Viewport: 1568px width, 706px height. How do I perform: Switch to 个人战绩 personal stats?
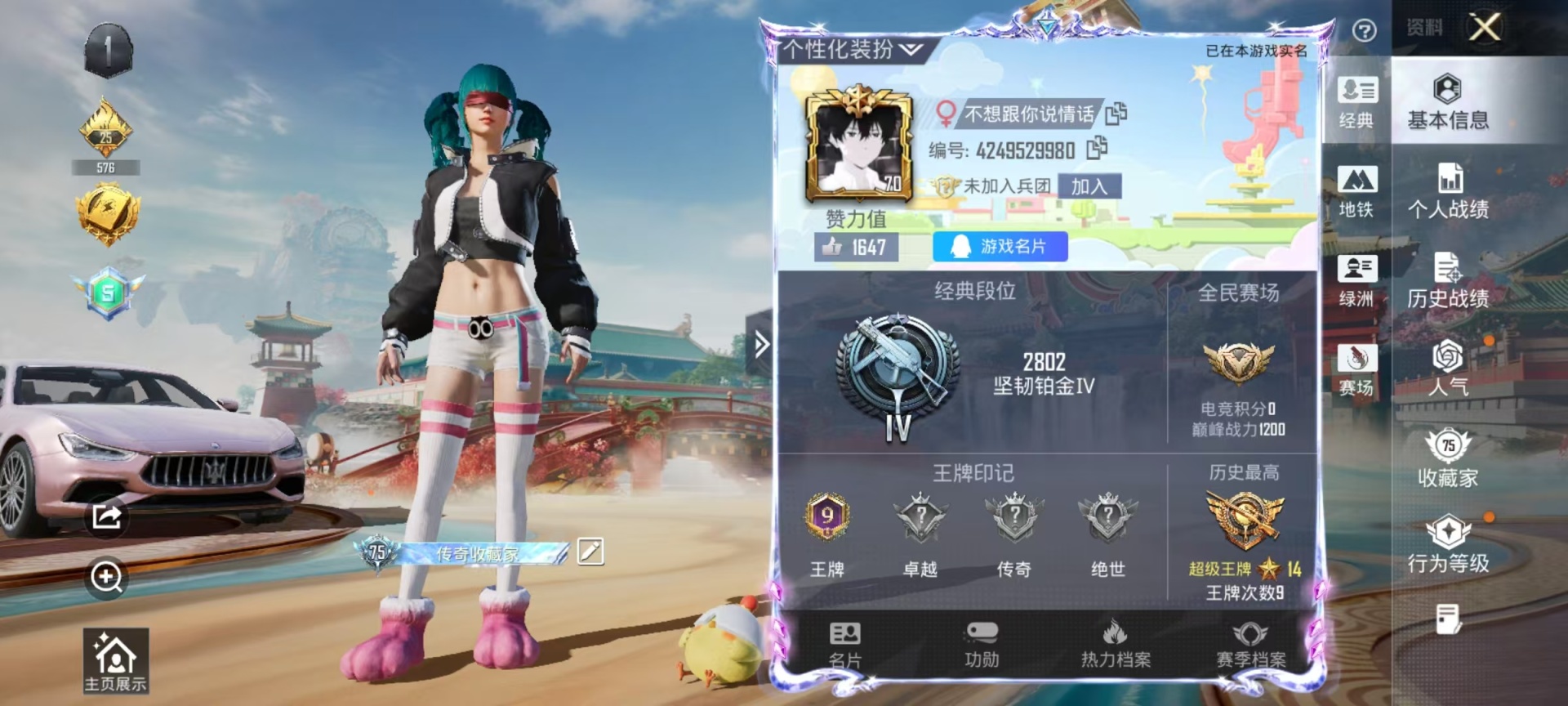pos(1448,191)
